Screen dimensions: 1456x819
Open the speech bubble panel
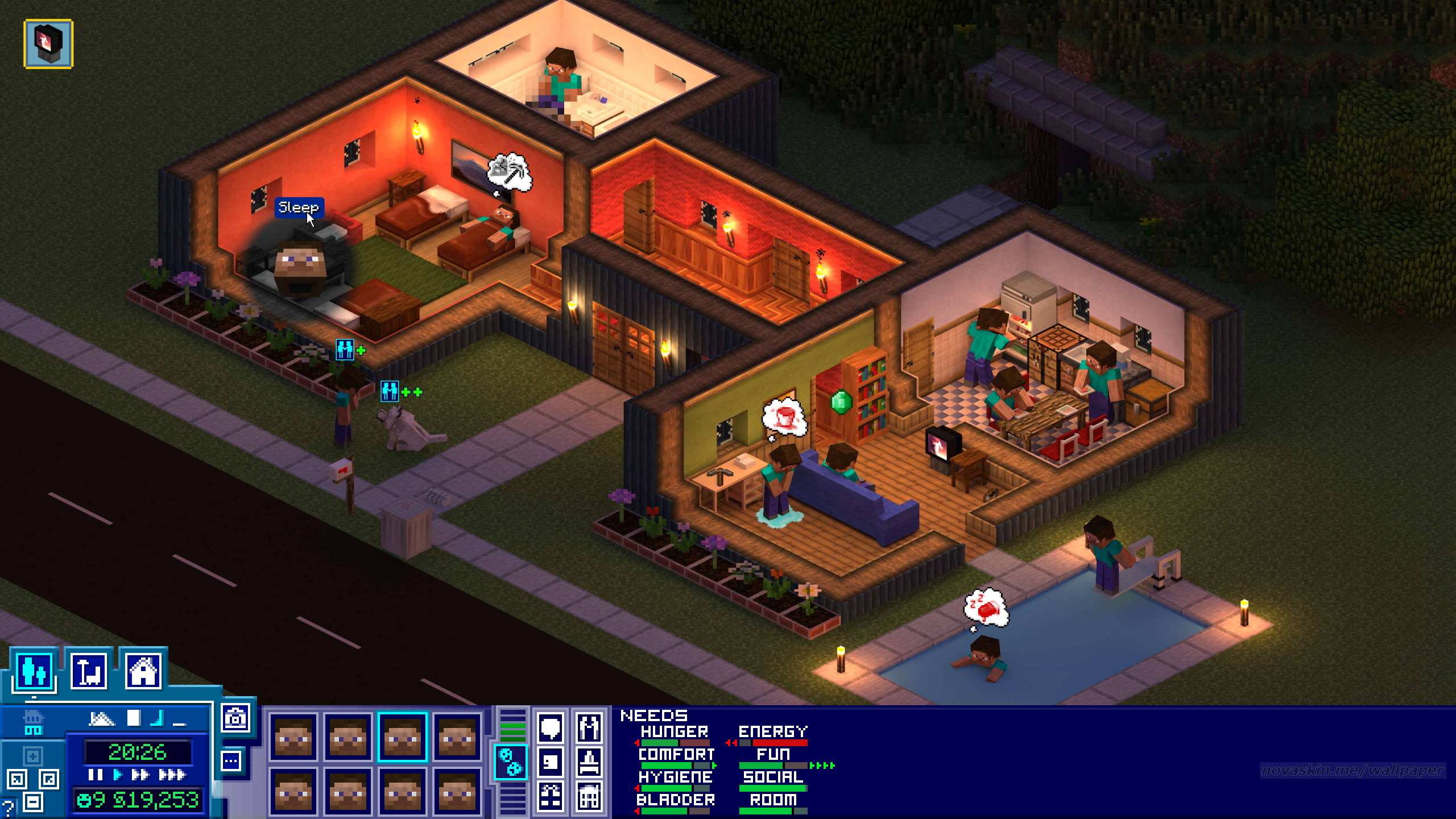click(550, 728)
